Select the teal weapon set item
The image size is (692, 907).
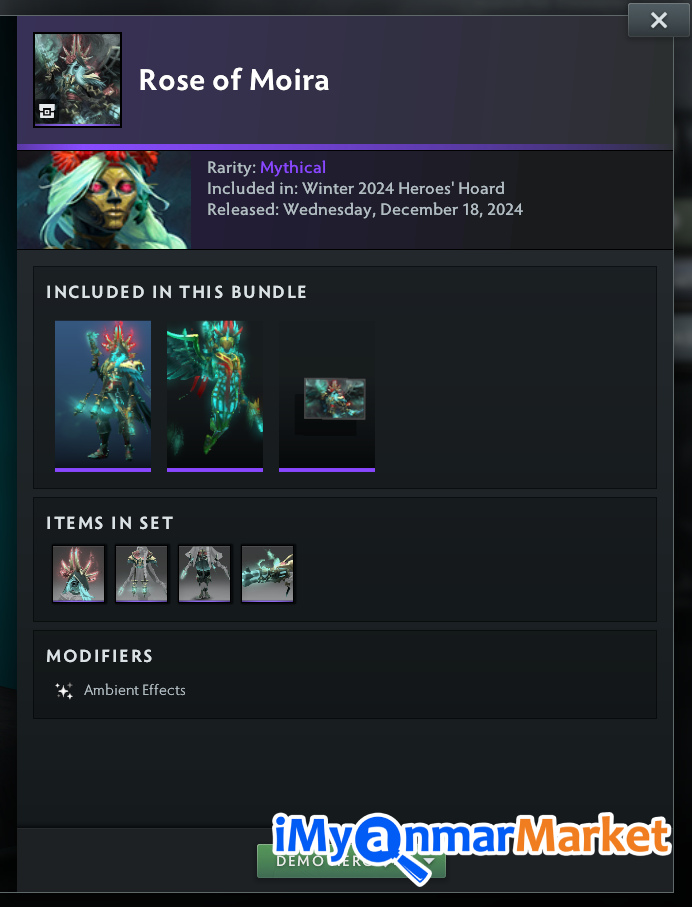click(267, 573)
